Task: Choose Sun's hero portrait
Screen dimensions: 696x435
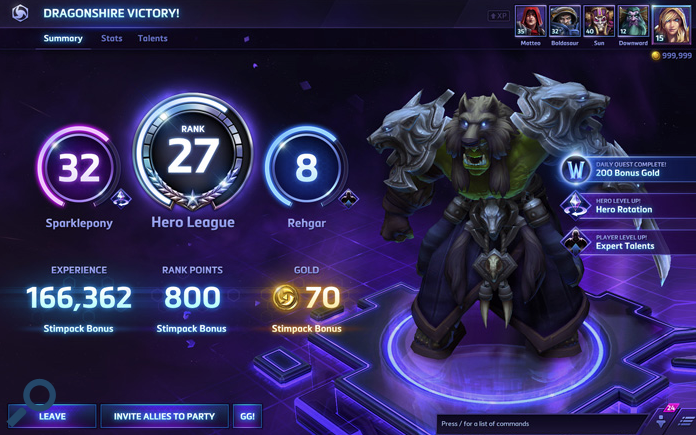Action: pos(599,22)
